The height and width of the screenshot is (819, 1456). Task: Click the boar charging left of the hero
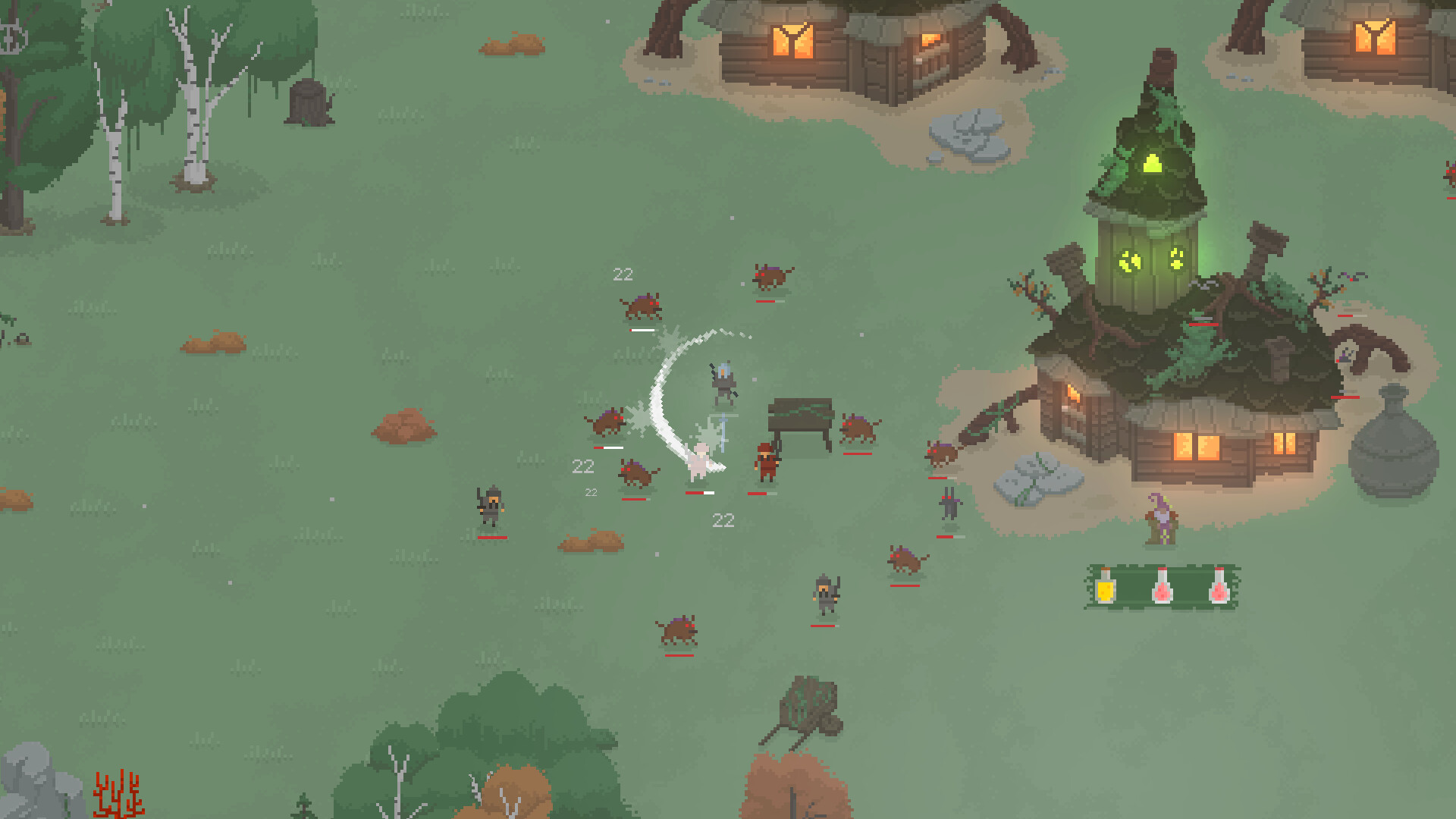(609, 422)
